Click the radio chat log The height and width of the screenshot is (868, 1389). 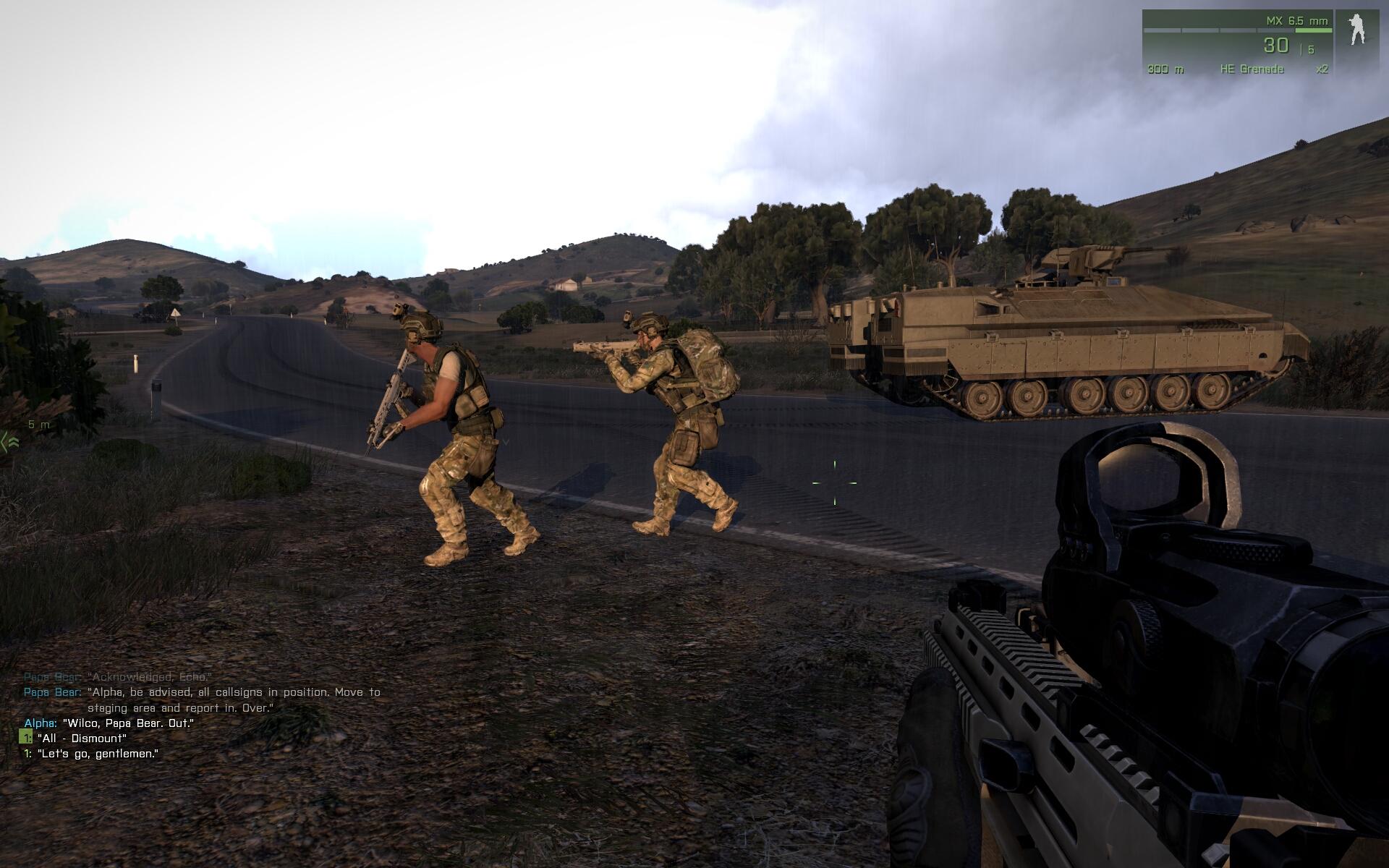tap(203, 715)
